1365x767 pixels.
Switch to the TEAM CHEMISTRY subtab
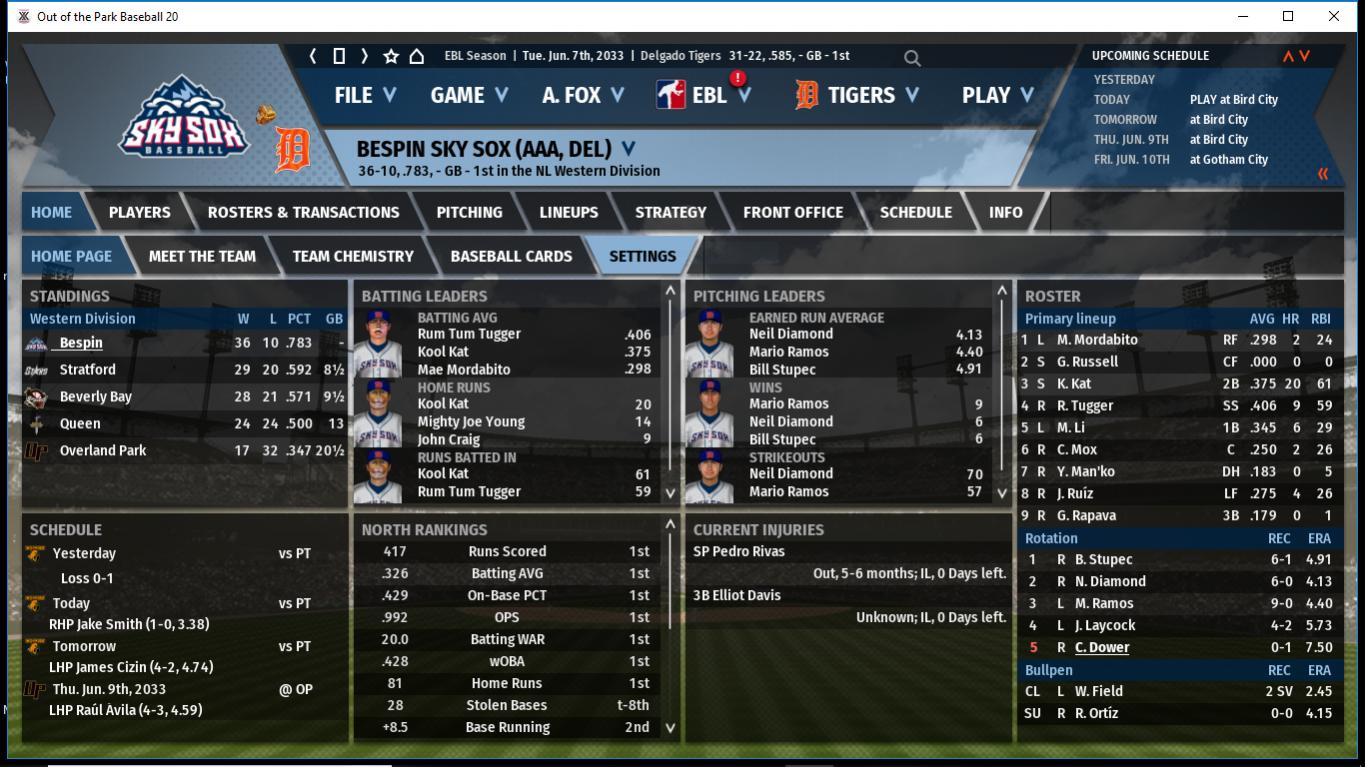coord(352,256)
